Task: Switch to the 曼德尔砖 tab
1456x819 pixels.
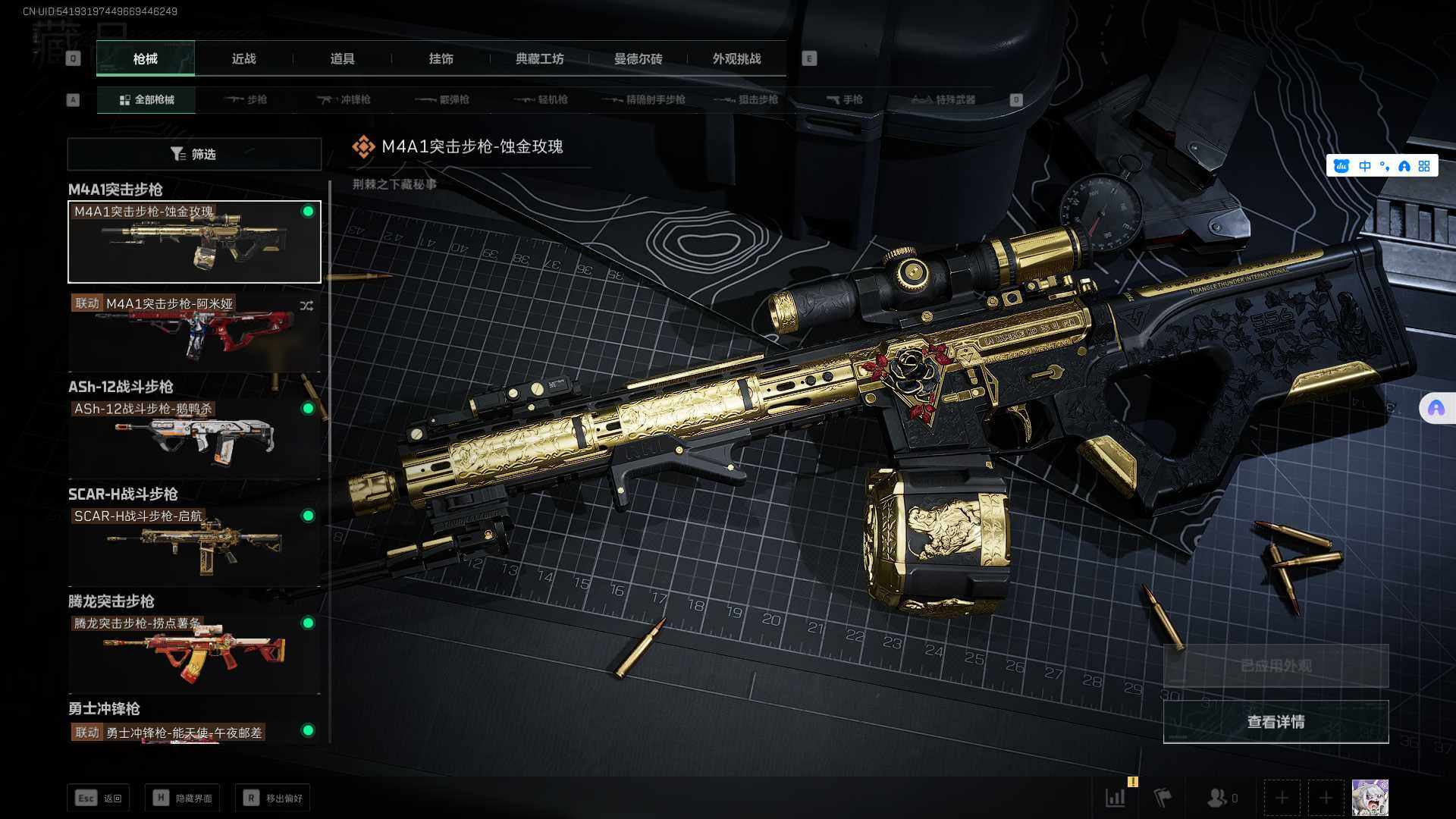Action: 638,58
